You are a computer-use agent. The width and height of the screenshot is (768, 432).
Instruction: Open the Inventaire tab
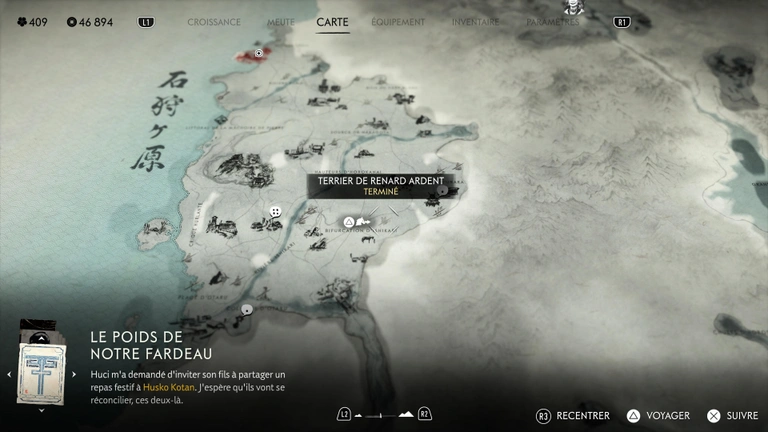[x=475, y=22]
